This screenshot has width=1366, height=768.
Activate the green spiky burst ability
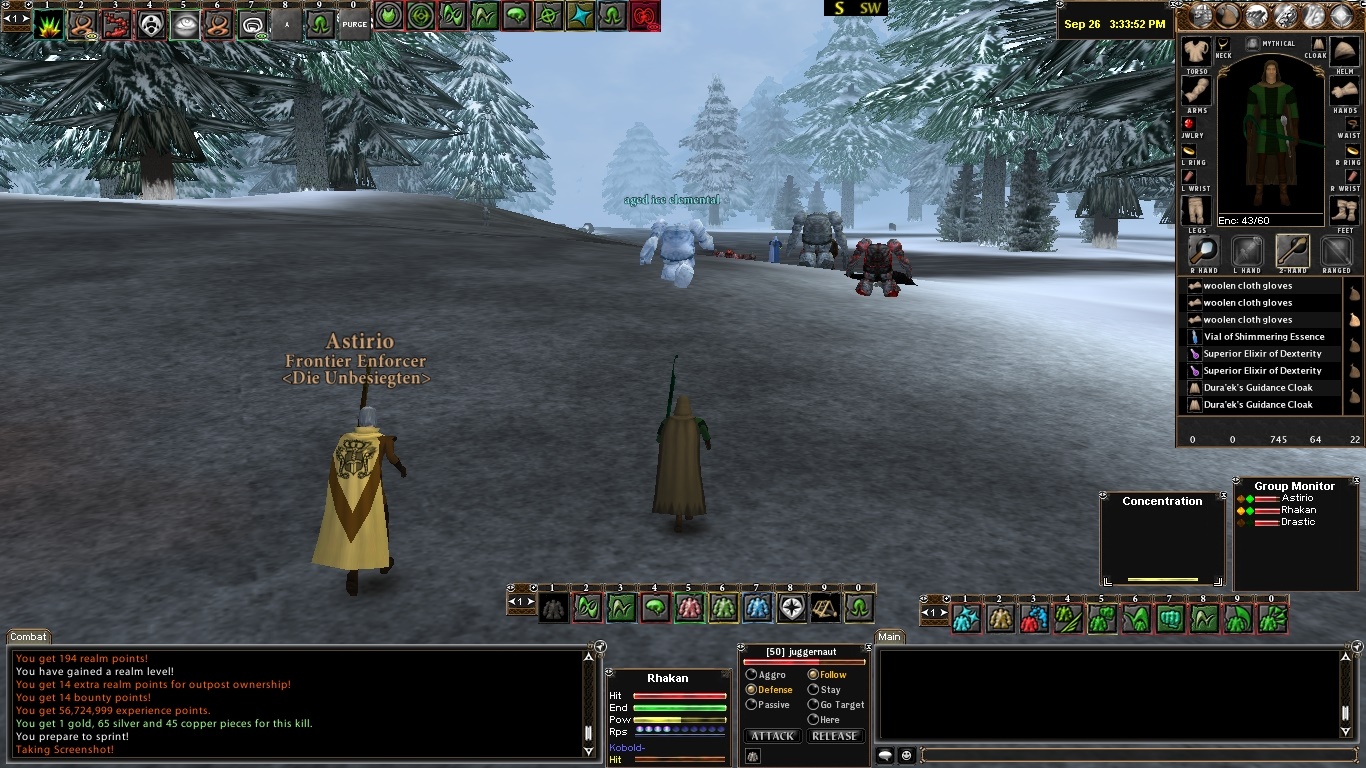pos(48,25)
